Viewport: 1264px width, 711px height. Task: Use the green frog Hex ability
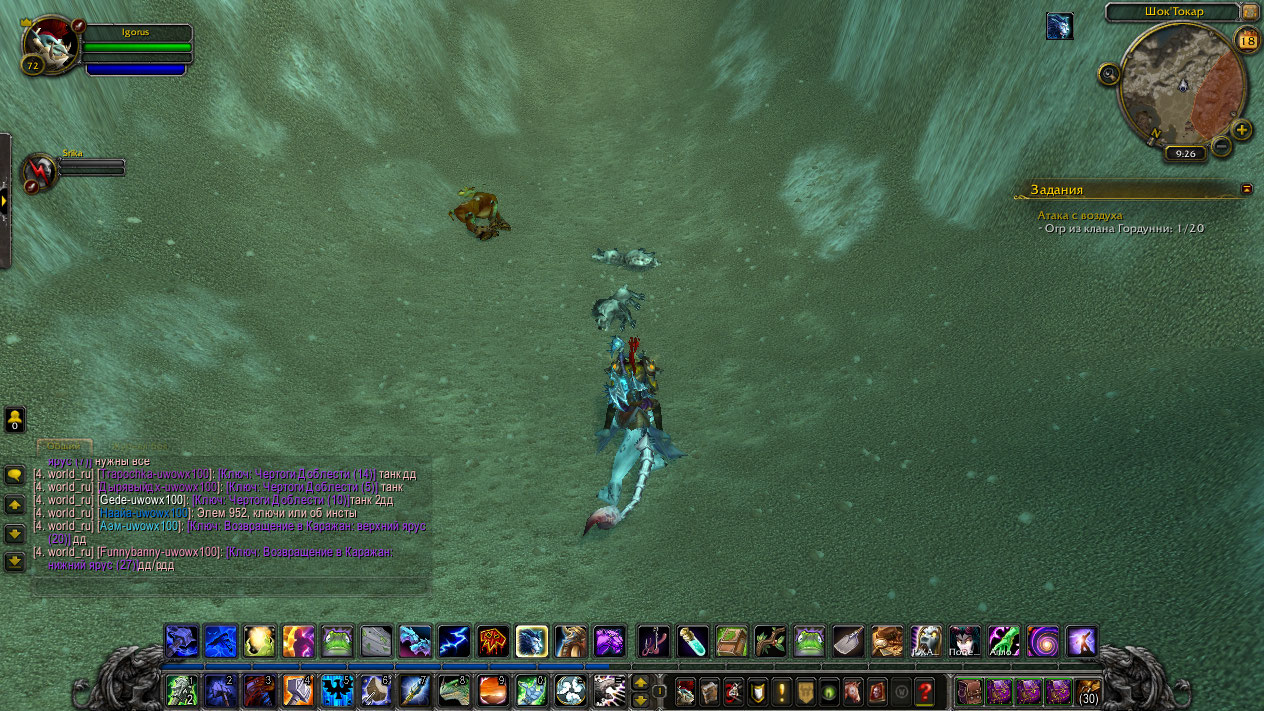pyautogui.click(x=337, y=641)
